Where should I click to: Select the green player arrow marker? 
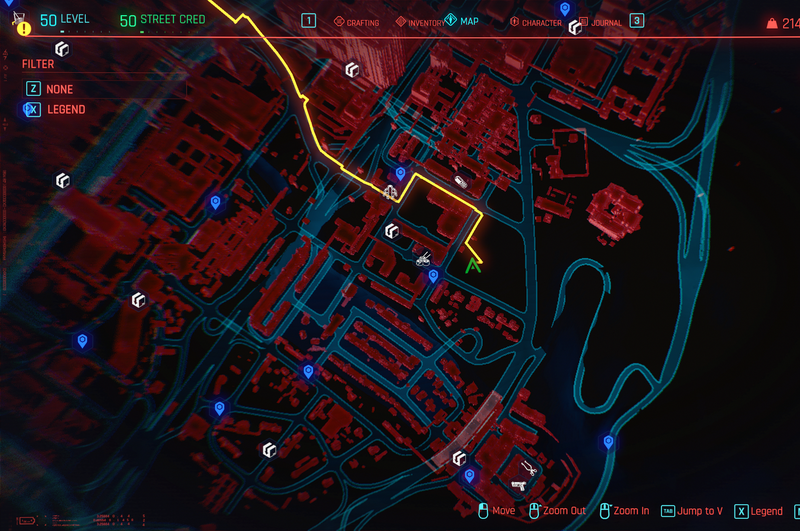tap(475, 265)
